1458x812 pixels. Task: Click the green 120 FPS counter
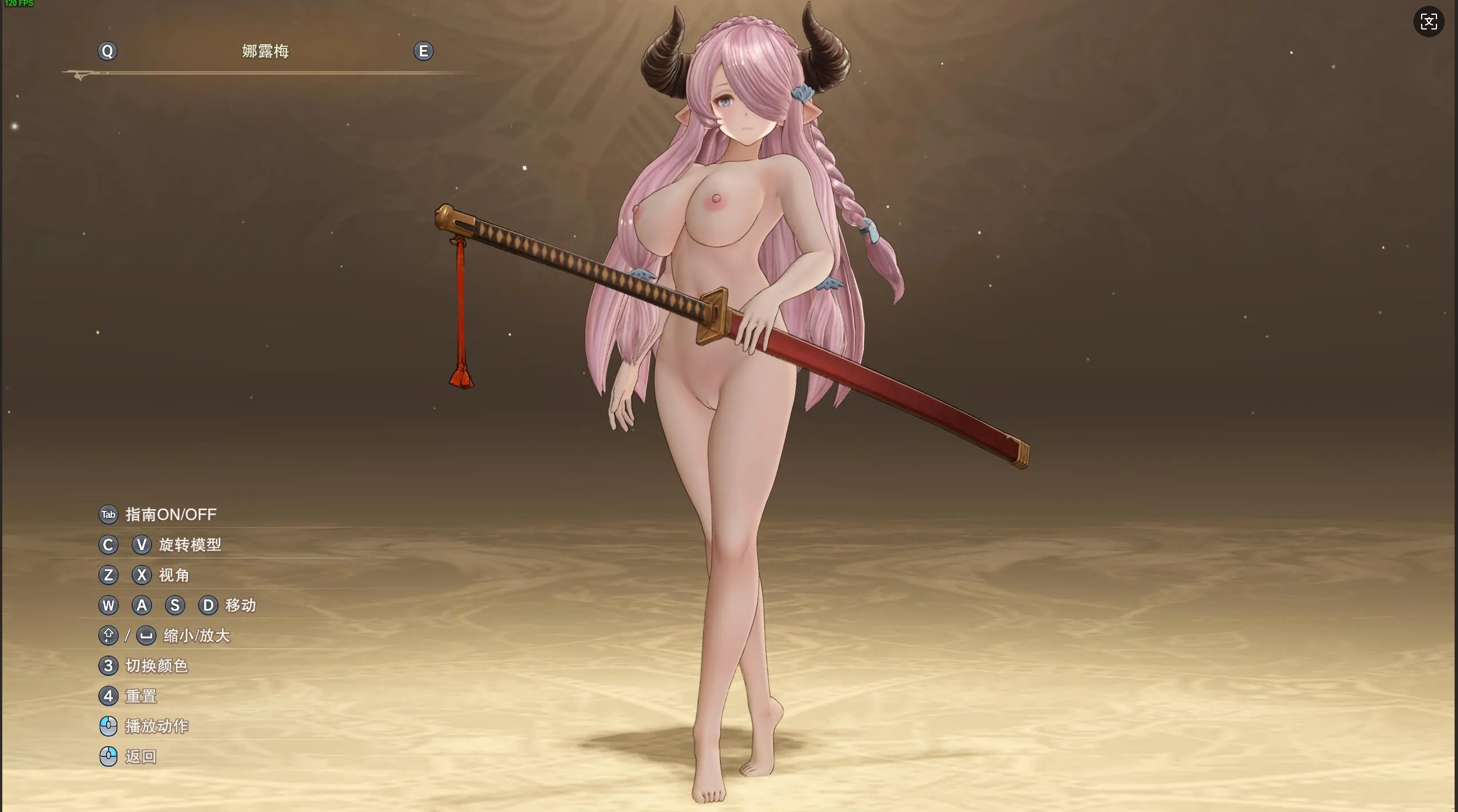coord(19,4)
